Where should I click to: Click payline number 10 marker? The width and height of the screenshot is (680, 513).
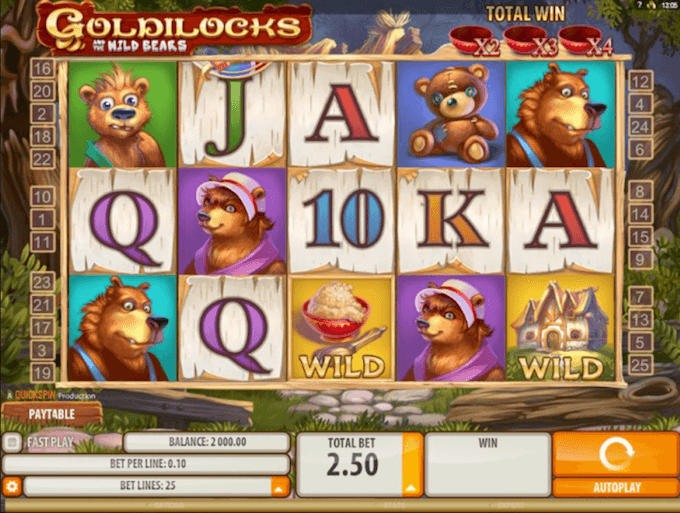pos(42,196)
